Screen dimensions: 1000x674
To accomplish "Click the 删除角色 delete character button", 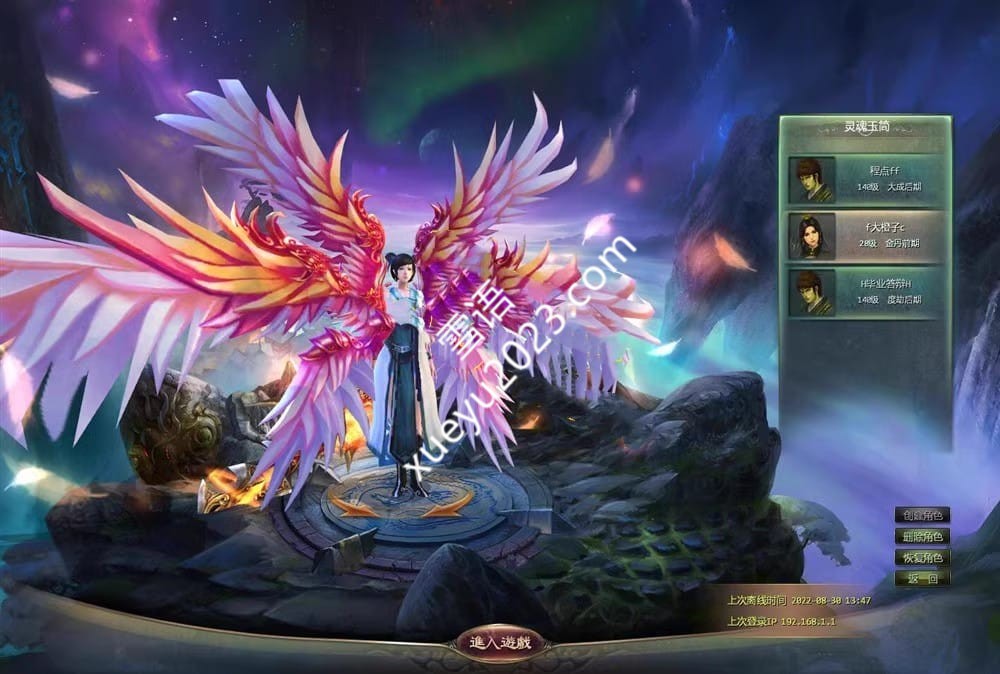I will click(x=922, y=537).
